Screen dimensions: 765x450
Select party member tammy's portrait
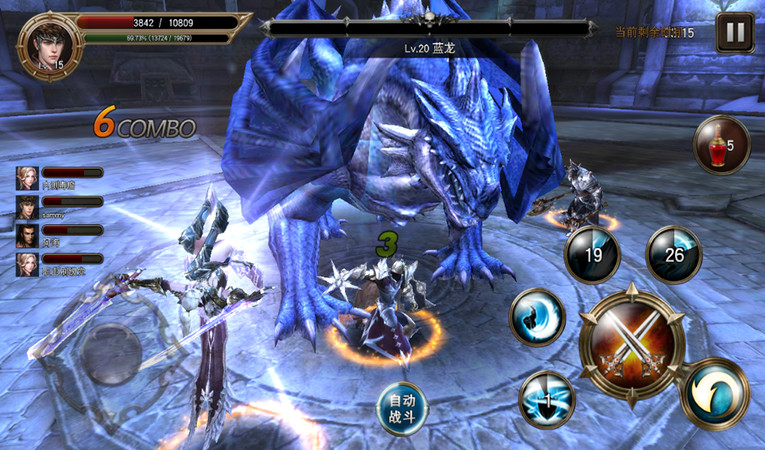coord(26,207)
